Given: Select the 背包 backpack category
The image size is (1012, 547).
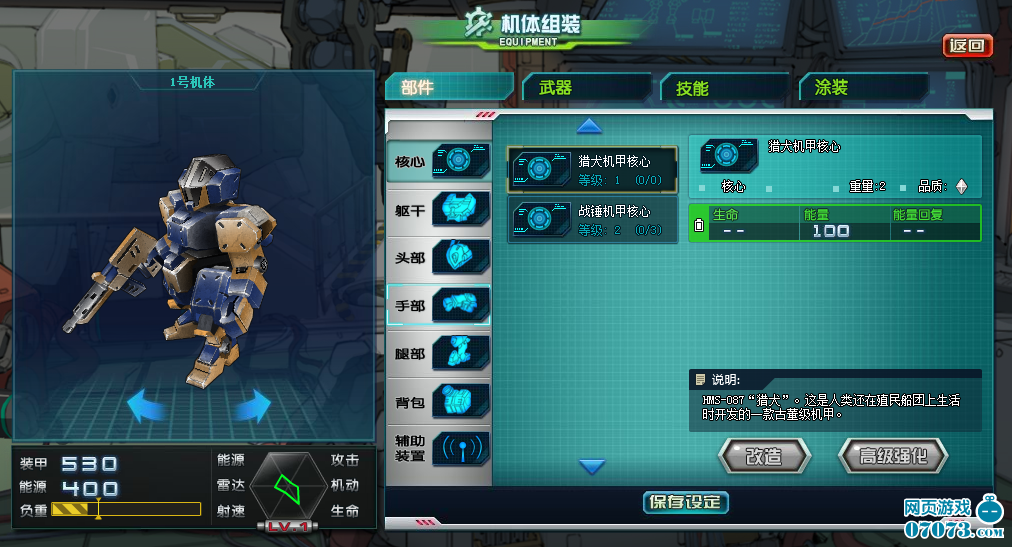Looking at the screenshot, I should coord(439,401).
